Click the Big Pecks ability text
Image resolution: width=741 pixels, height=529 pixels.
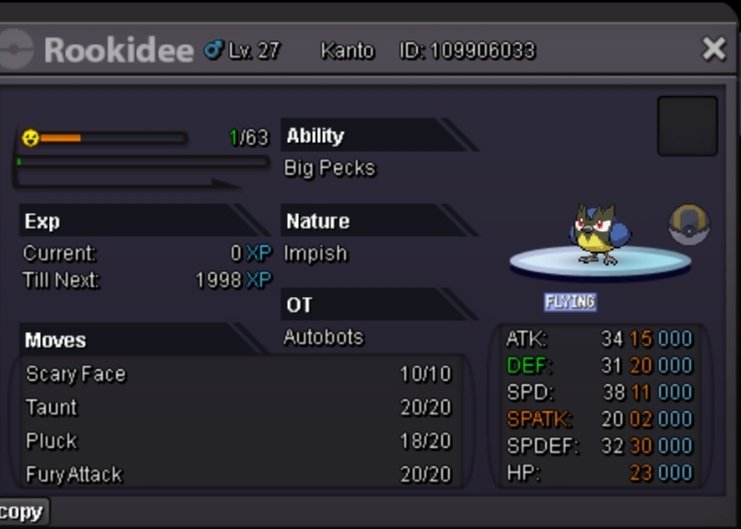coord(329,168)
